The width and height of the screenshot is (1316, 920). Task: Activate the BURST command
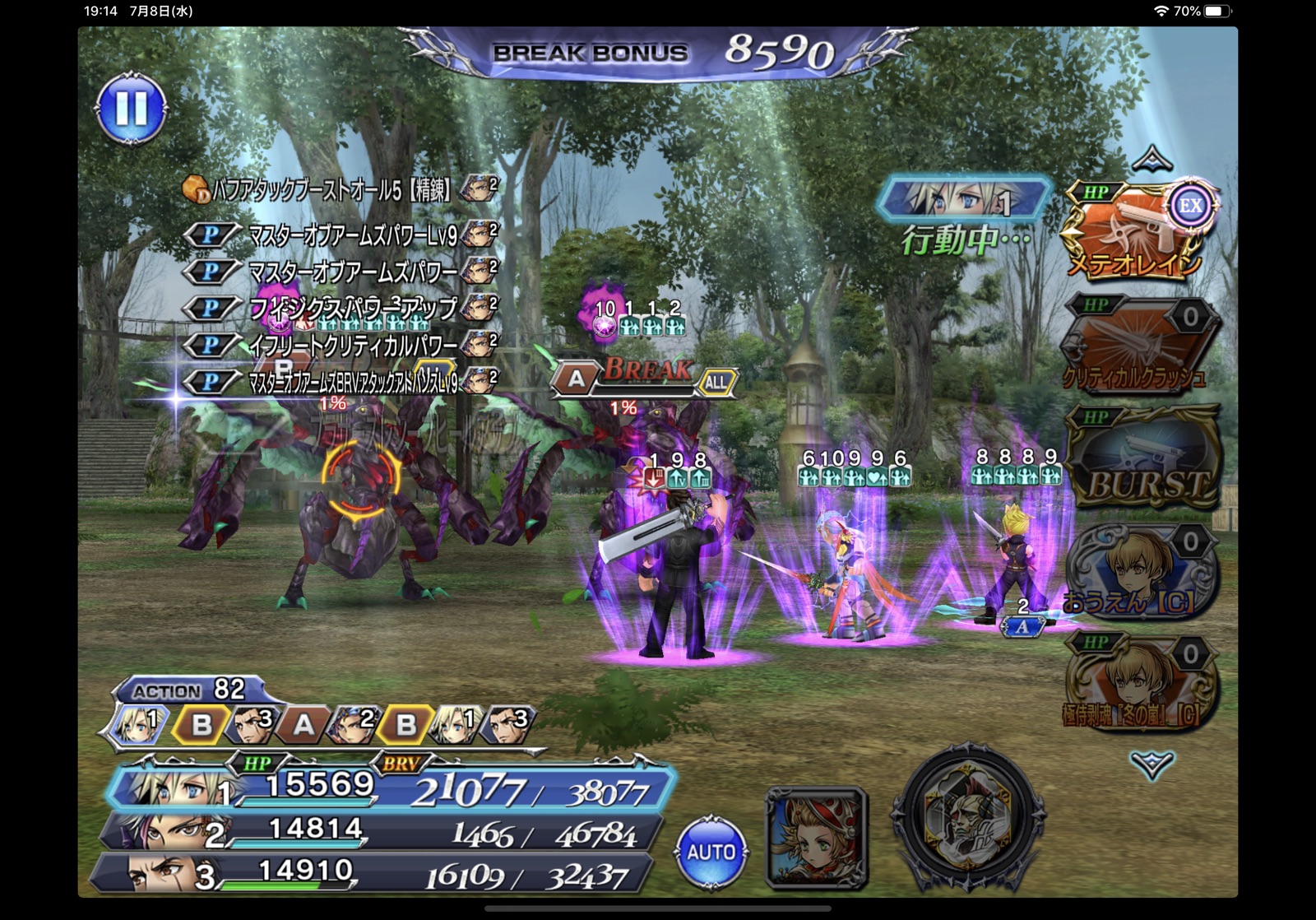click(x=1143, y=458)
